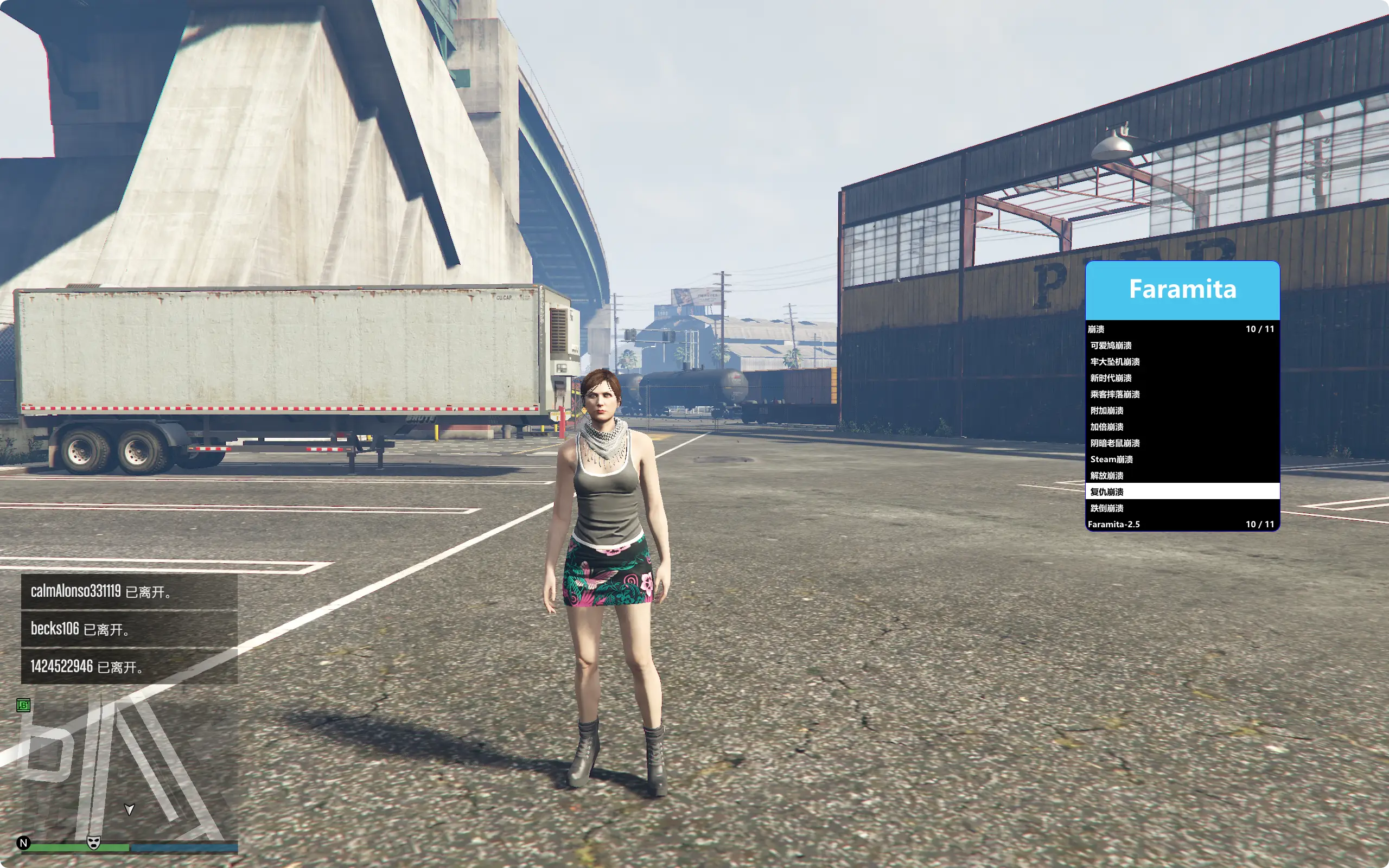This screenshot has width=1389, height=868.
Task: Select 乘客摔落崩溃 from the list
Action: (1115, 394)
